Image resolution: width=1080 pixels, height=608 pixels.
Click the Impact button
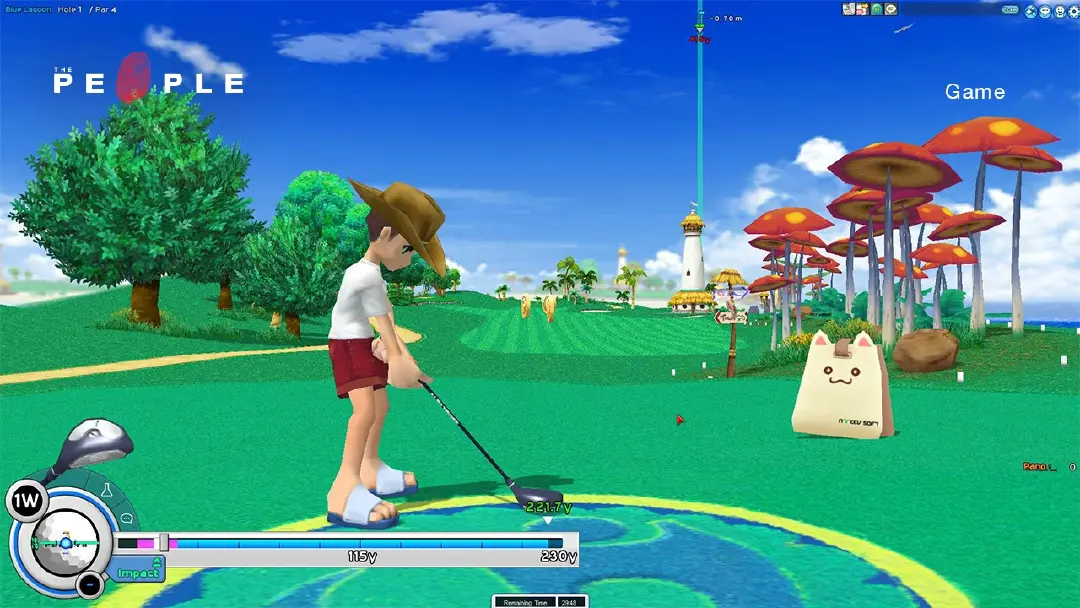point(139,572)
